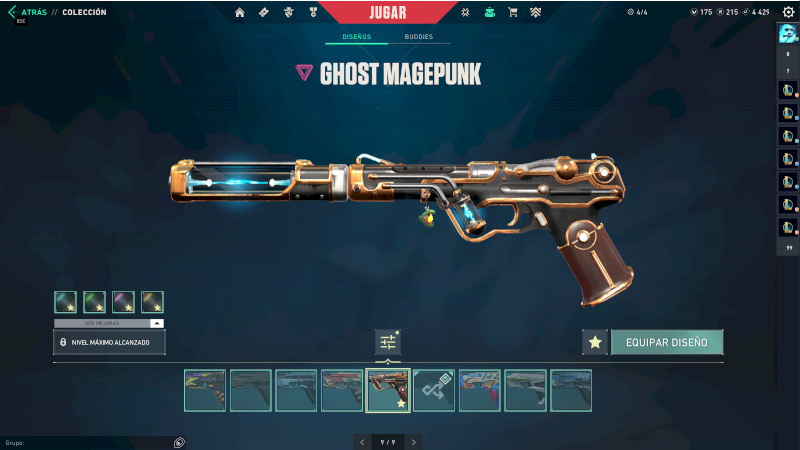Viewport: 800px width, 450px height.
Task: Select the randomize skin shuffle thumbnail
Action: click(x=434, y=390)
